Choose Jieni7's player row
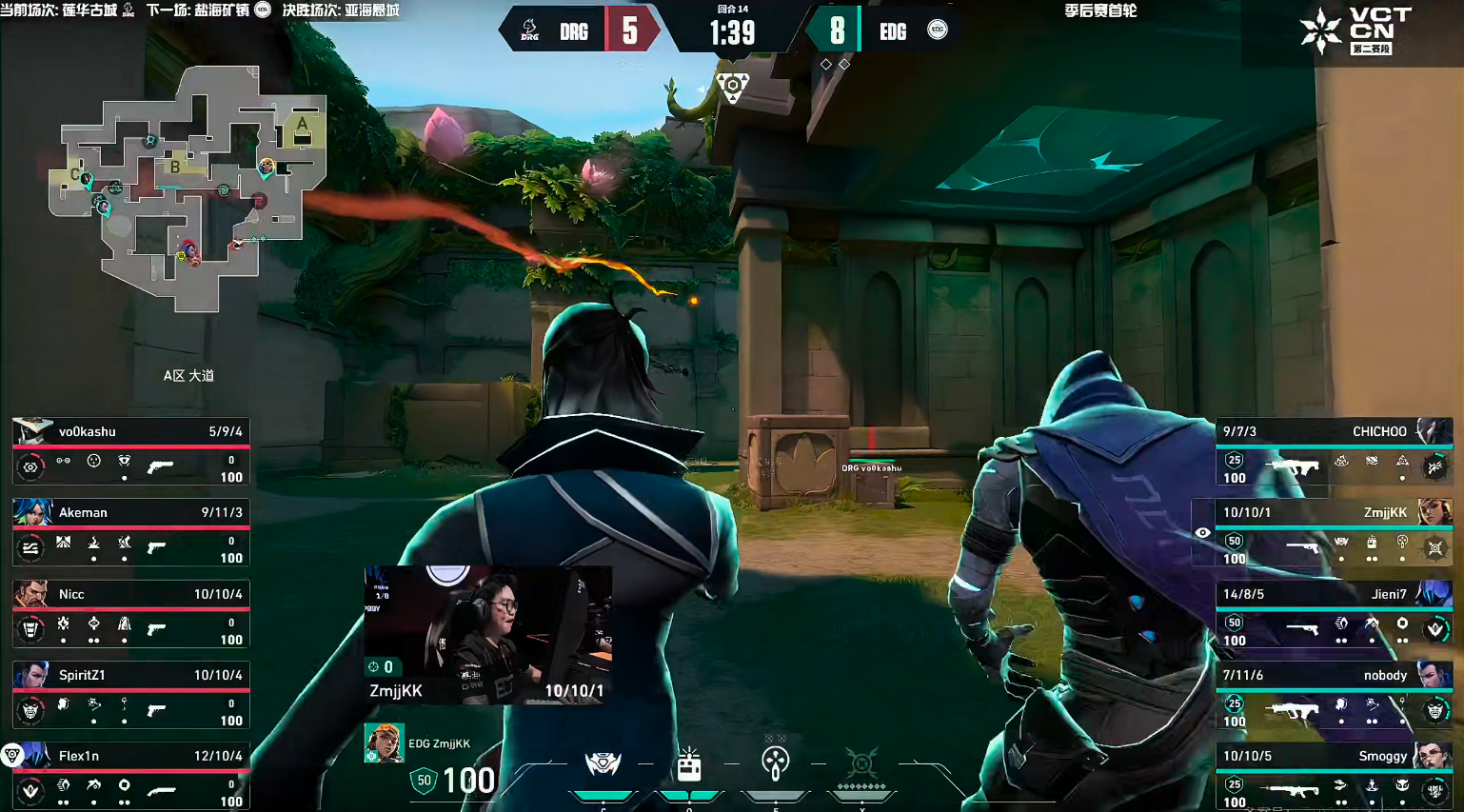Screen dimensions: 1464x812 [1334, 613]
